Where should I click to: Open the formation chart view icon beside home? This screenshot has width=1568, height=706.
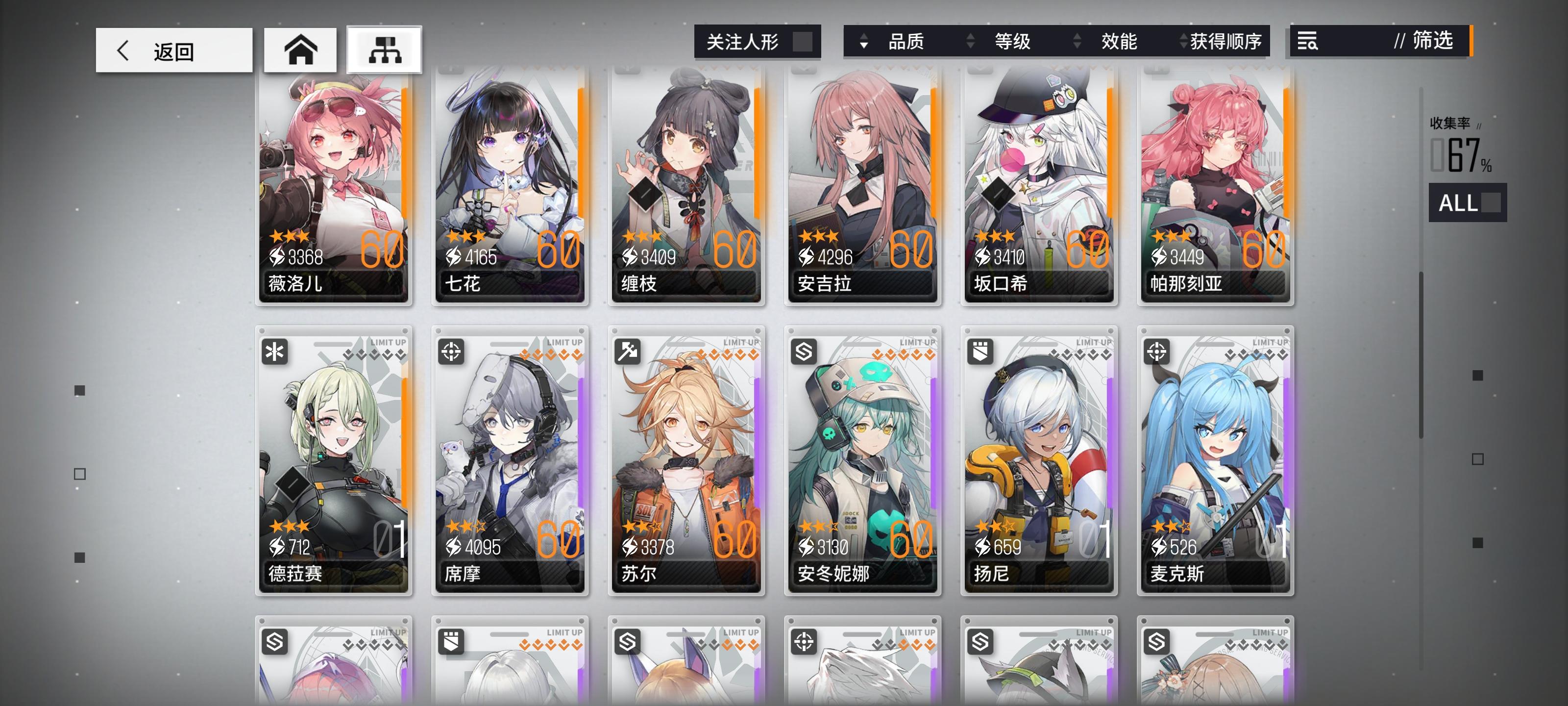click(385, 50)
